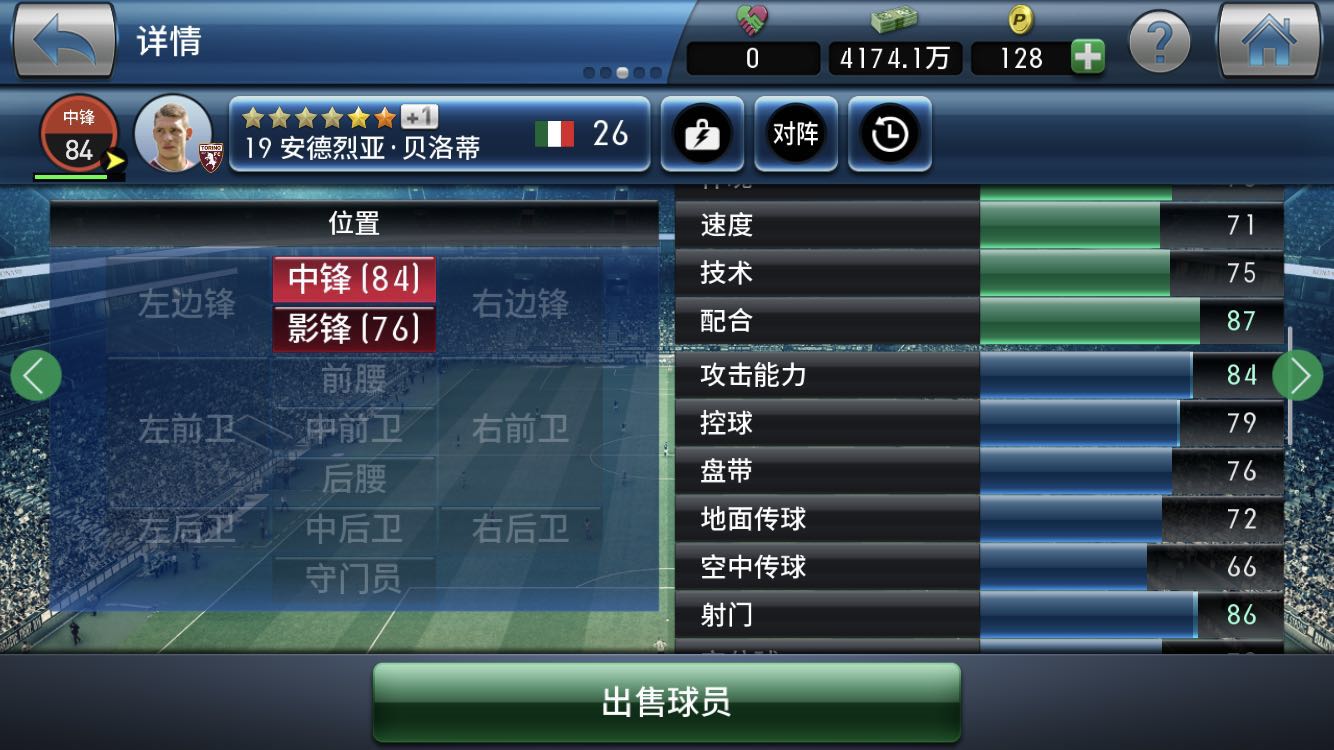
Task: Click the 位置 panel header
Action: [x=353, y=224]
